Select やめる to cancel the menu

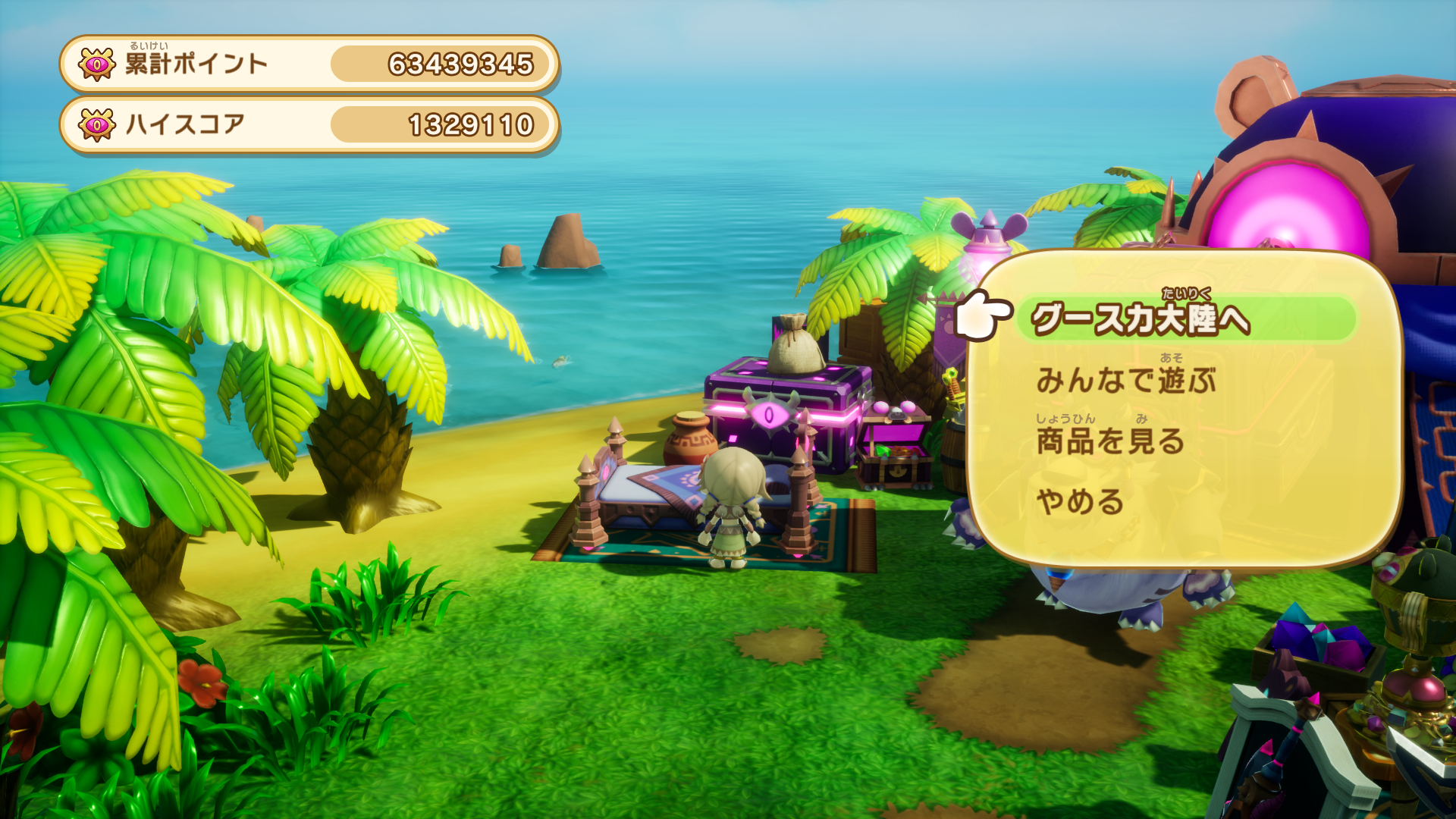[1080, 502]
